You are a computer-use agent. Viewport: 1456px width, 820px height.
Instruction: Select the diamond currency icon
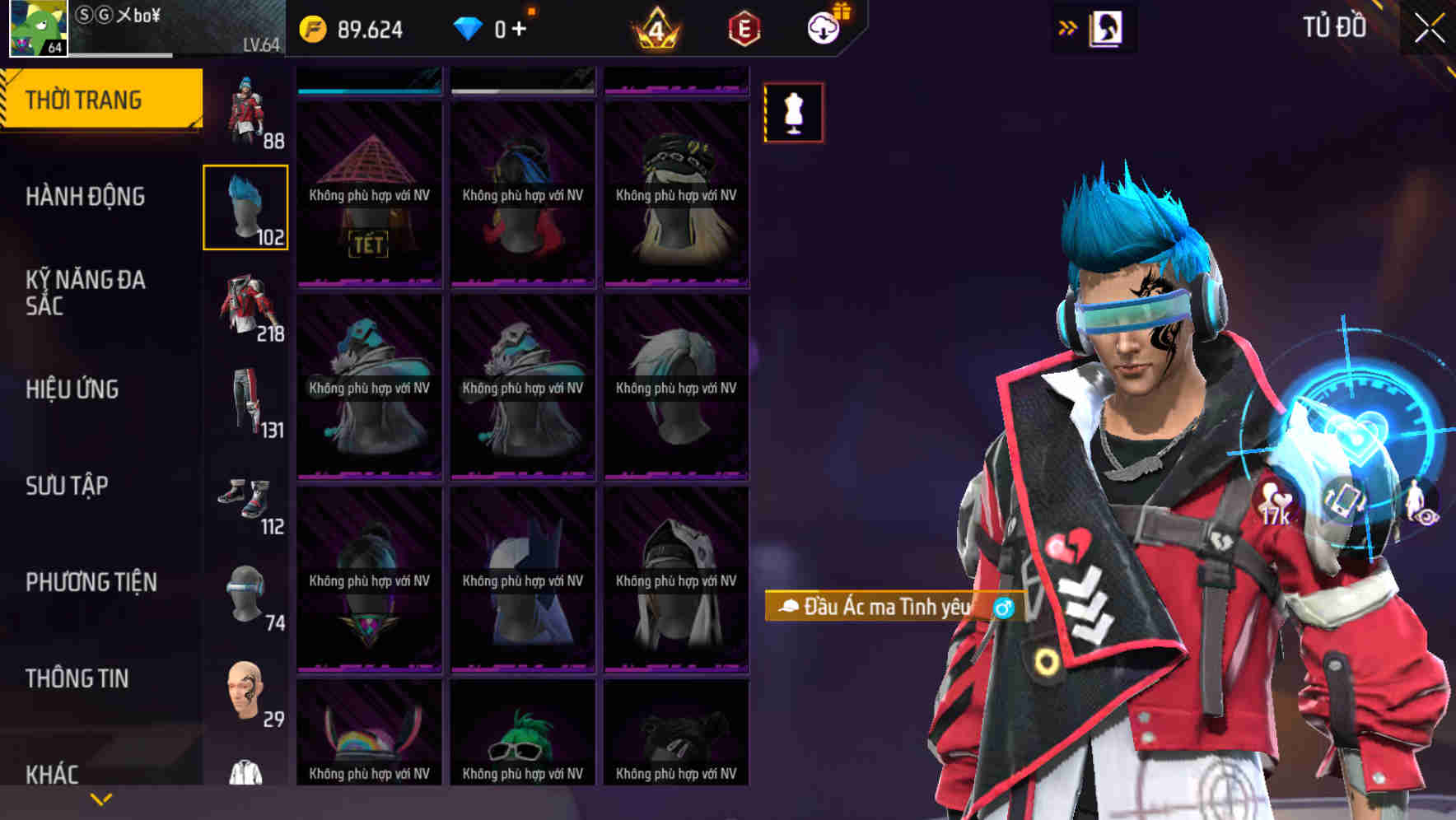click(x=467, y=26)
